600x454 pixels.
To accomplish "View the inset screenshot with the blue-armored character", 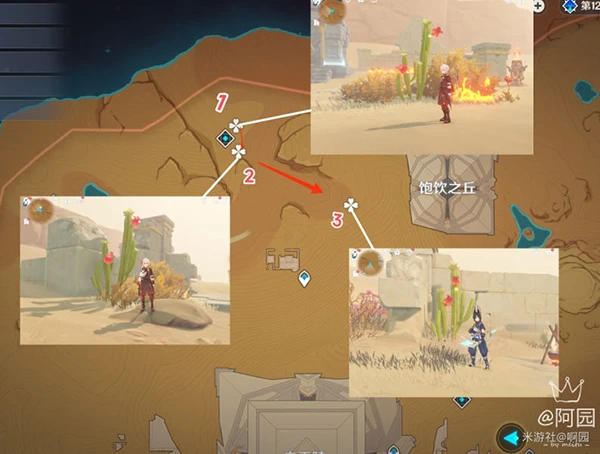I will (453, 323).
